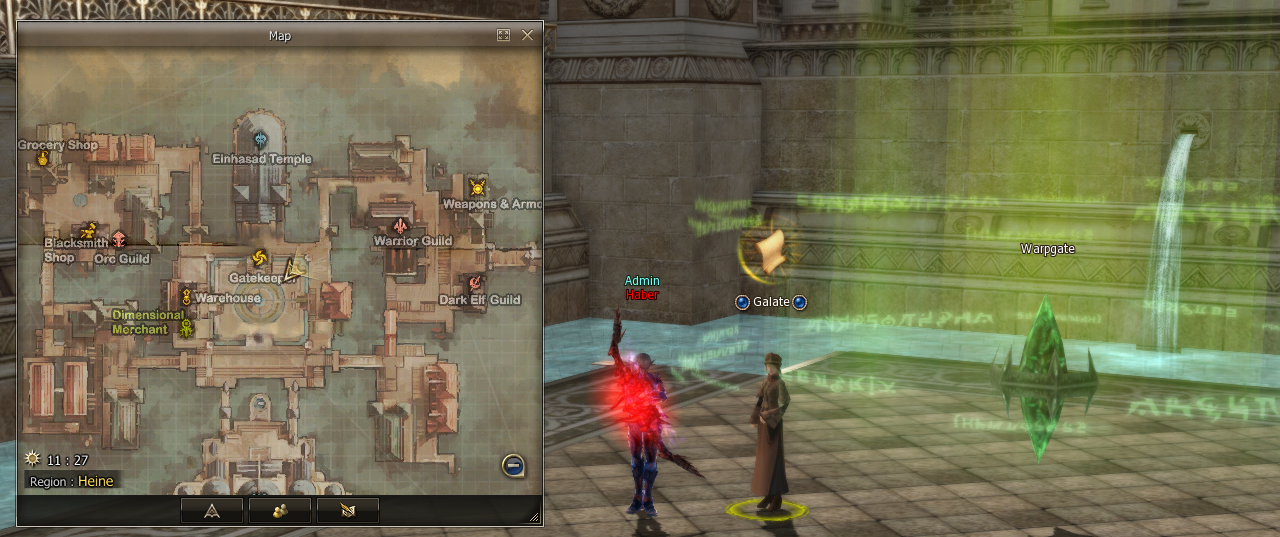1280x537 pixels.
Task: Close the Map window
Action: click(x=527, y=35)
